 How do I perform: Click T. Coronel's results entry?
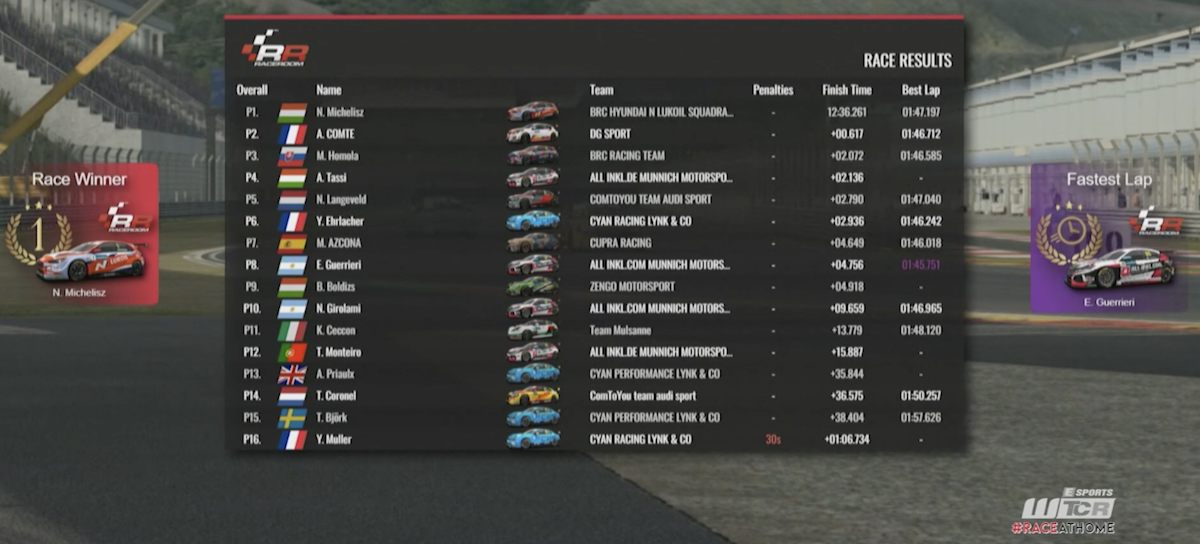coord(595,396)
